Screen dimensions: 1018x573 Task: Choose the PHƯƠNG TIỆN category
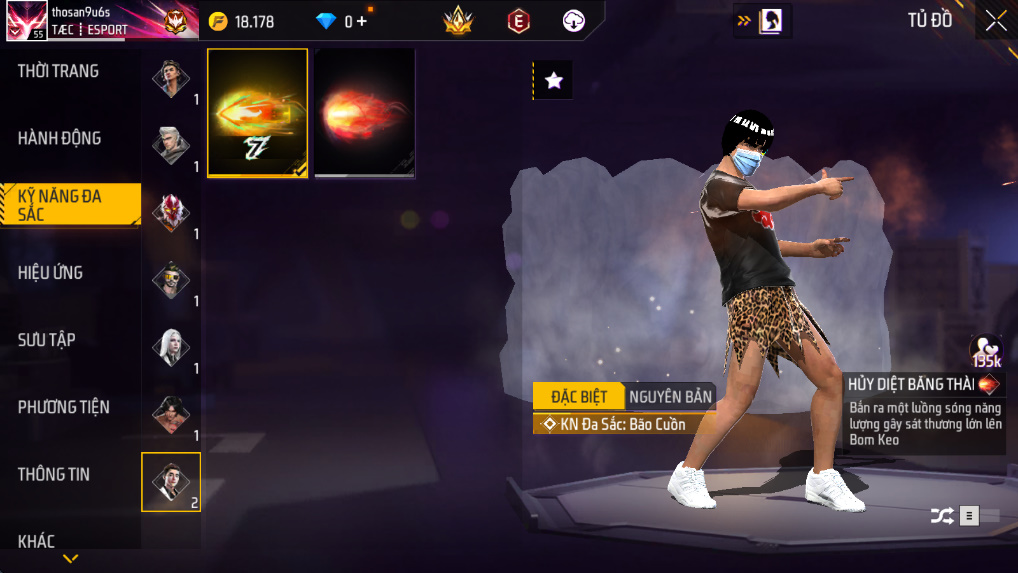[64, 407]
